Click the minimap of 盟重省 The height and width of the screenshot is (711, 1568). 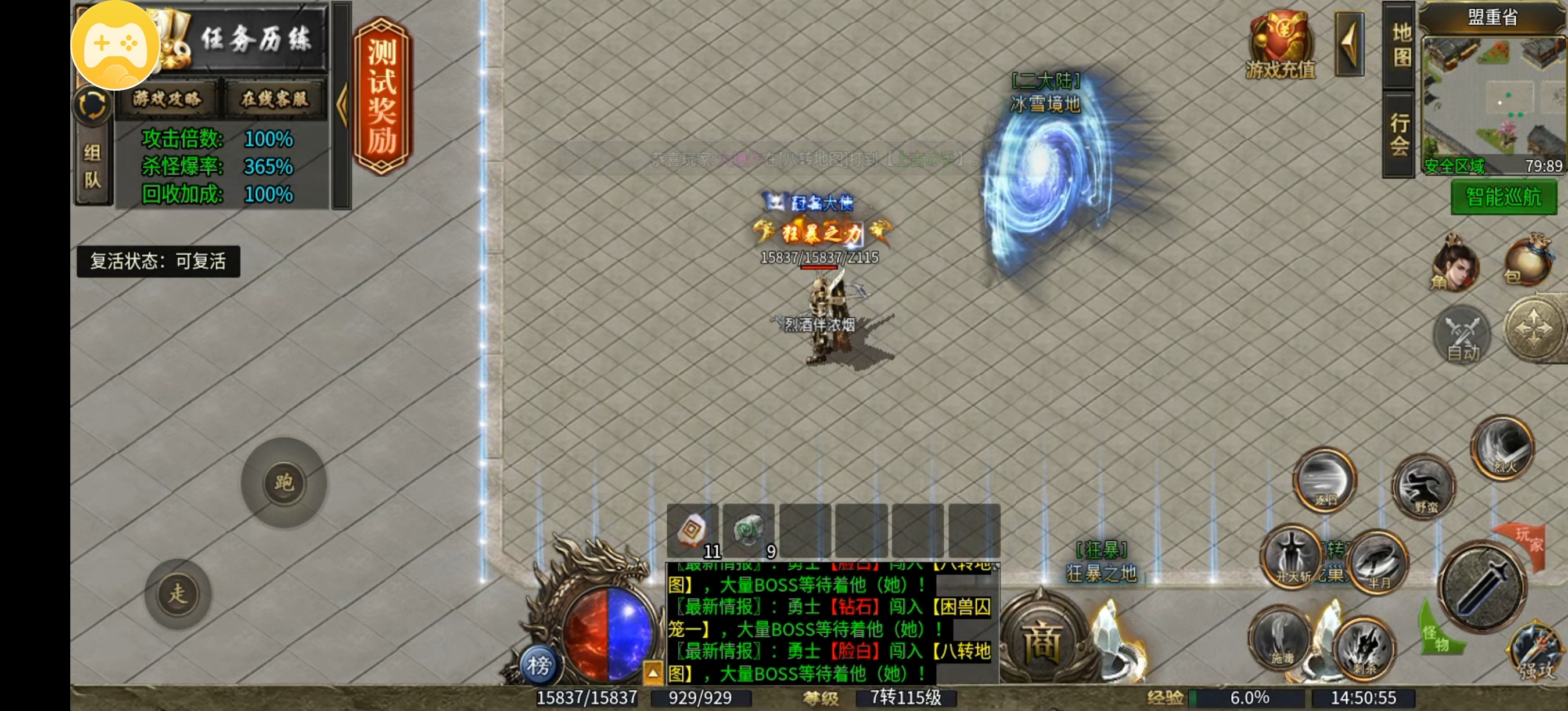[1493, 96]
